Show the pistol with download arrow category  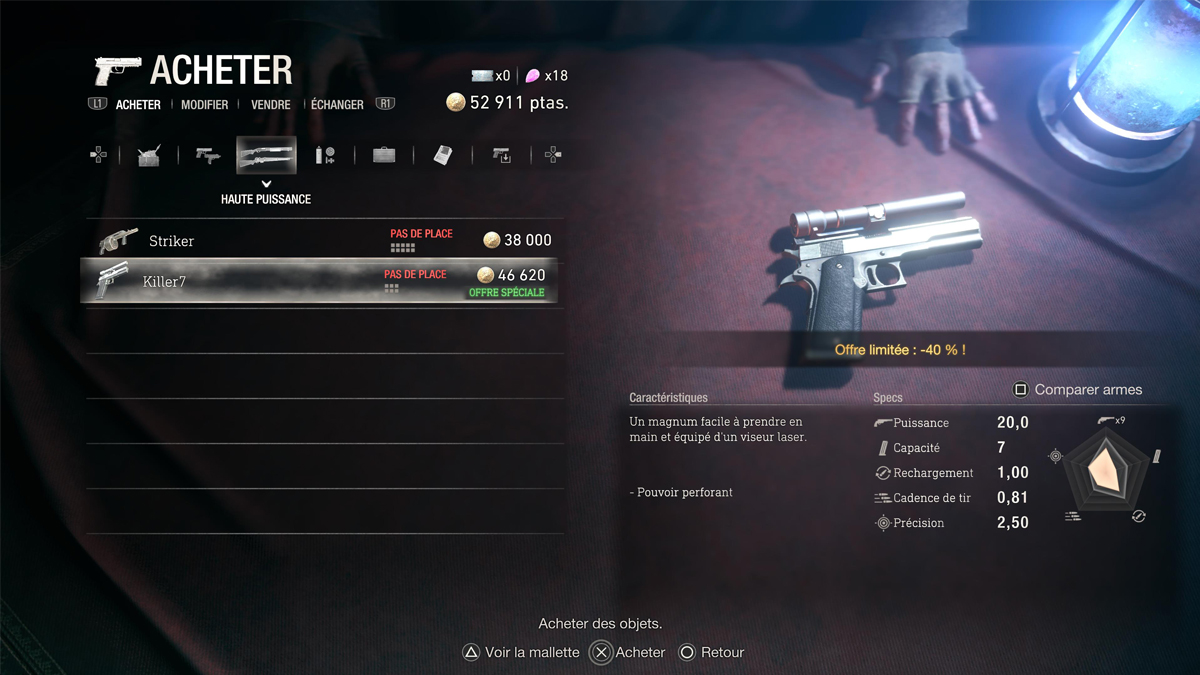tap(501, 155)
